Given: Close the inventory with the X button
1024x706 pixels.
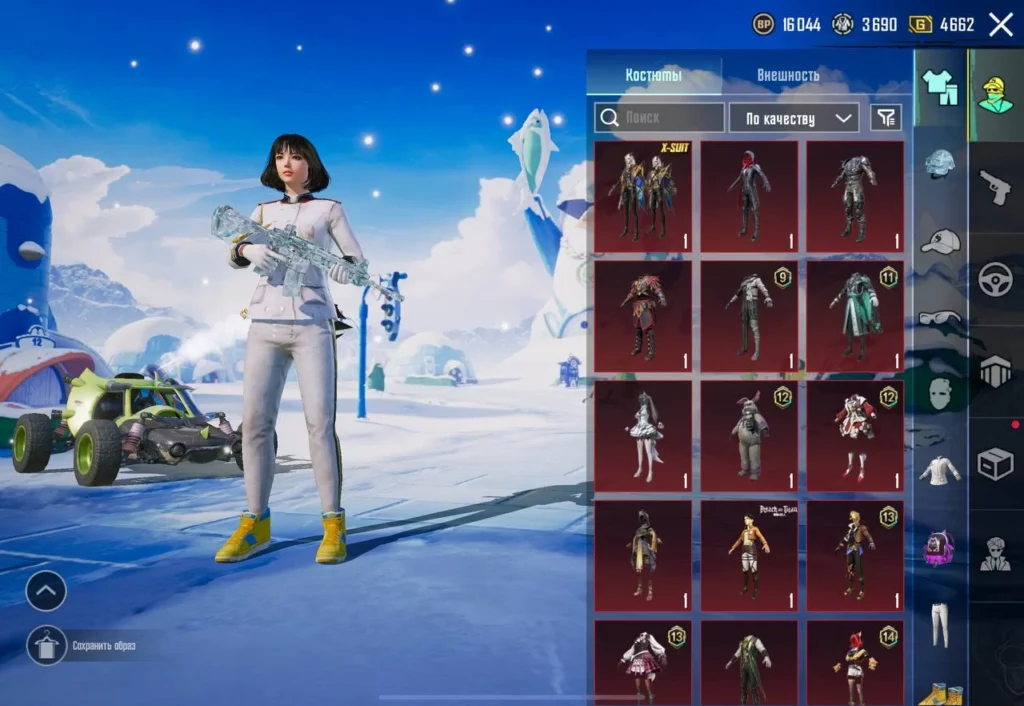Looking at the screenshot, I should 1000,25.
